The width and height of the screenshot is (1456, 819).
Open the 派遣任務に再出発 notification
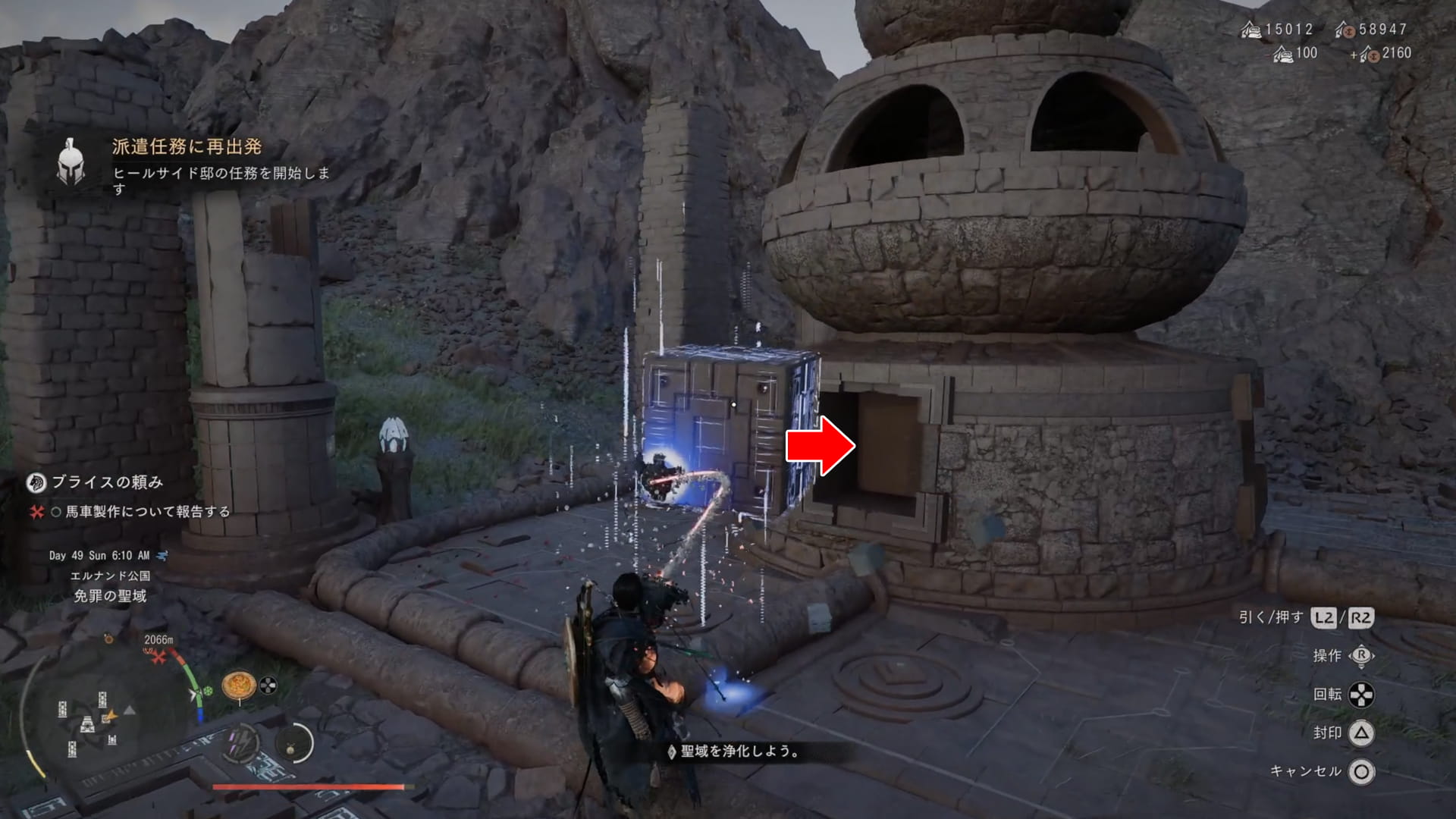(187, 146)
